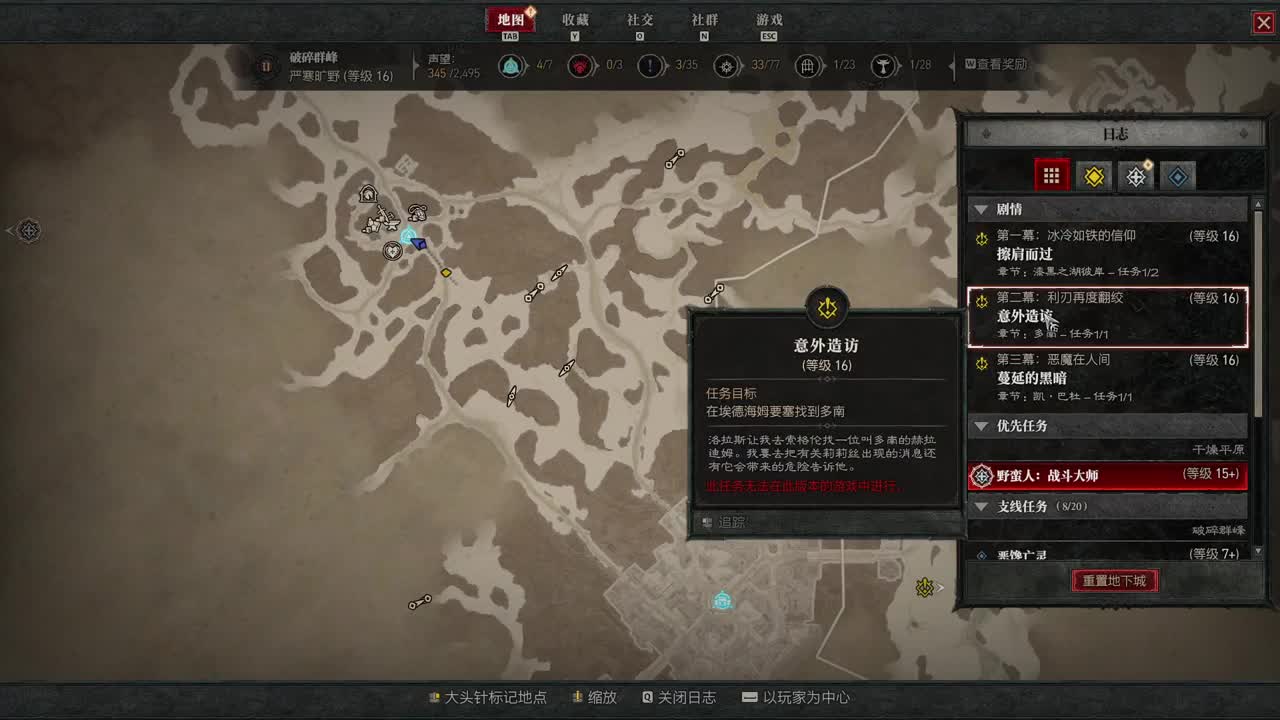Open the main quests filter in the journal

[1093, 175]
